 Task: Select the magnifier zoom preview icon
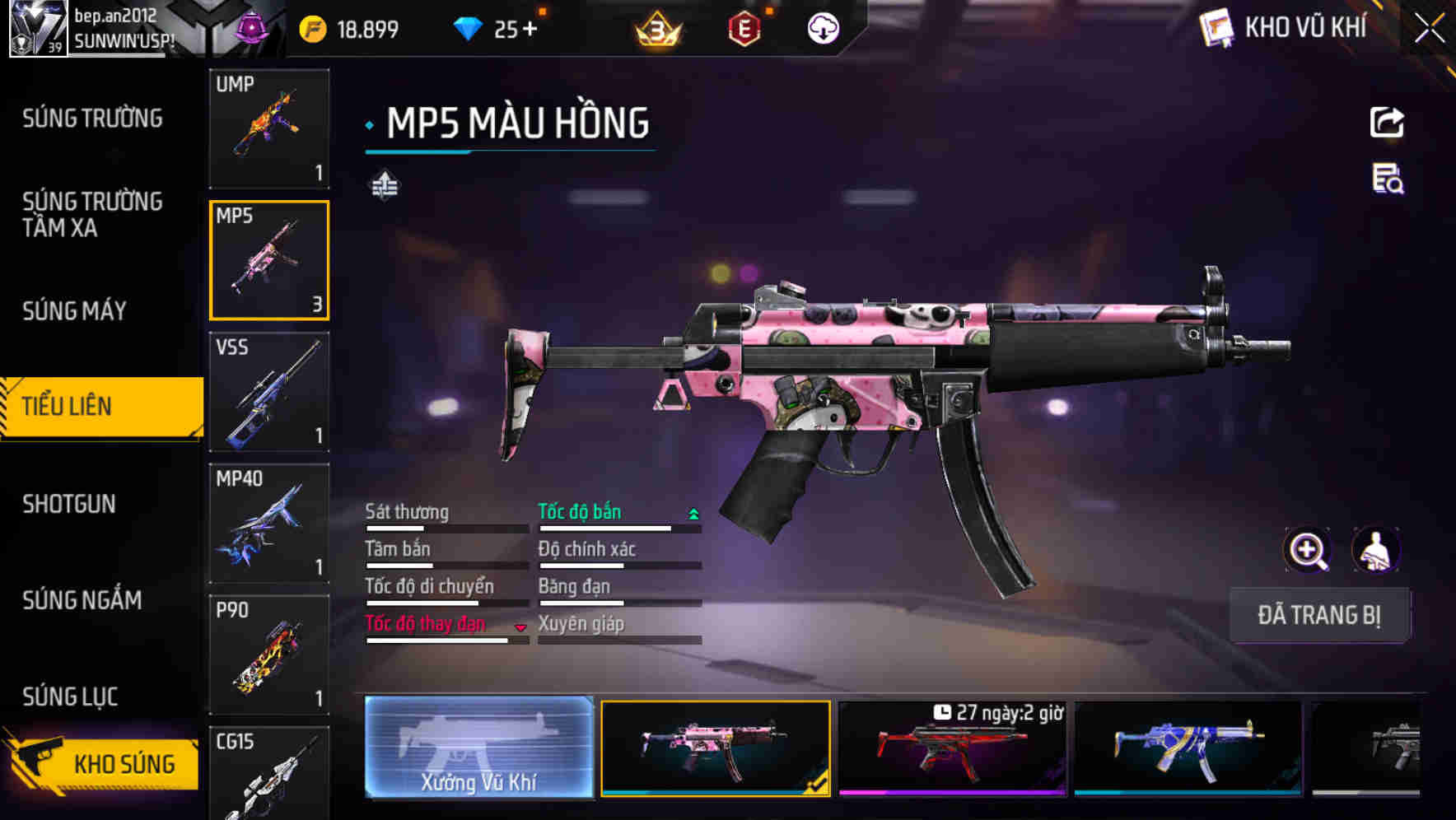pyautogui.click(x=1306, y=550)
